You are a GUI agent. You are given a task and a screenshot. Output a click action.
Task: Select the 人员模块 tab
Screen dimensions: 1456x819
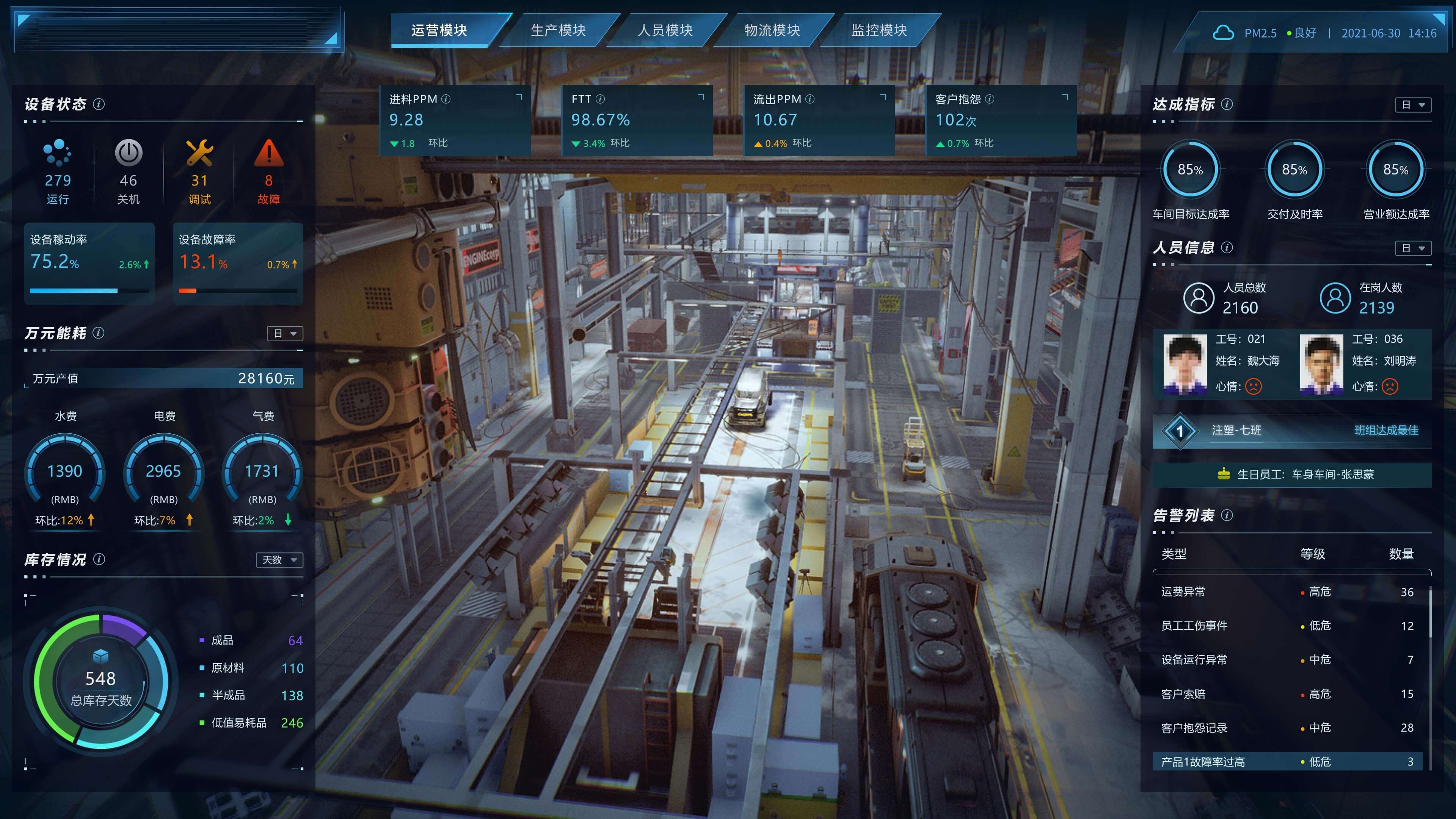665,30
